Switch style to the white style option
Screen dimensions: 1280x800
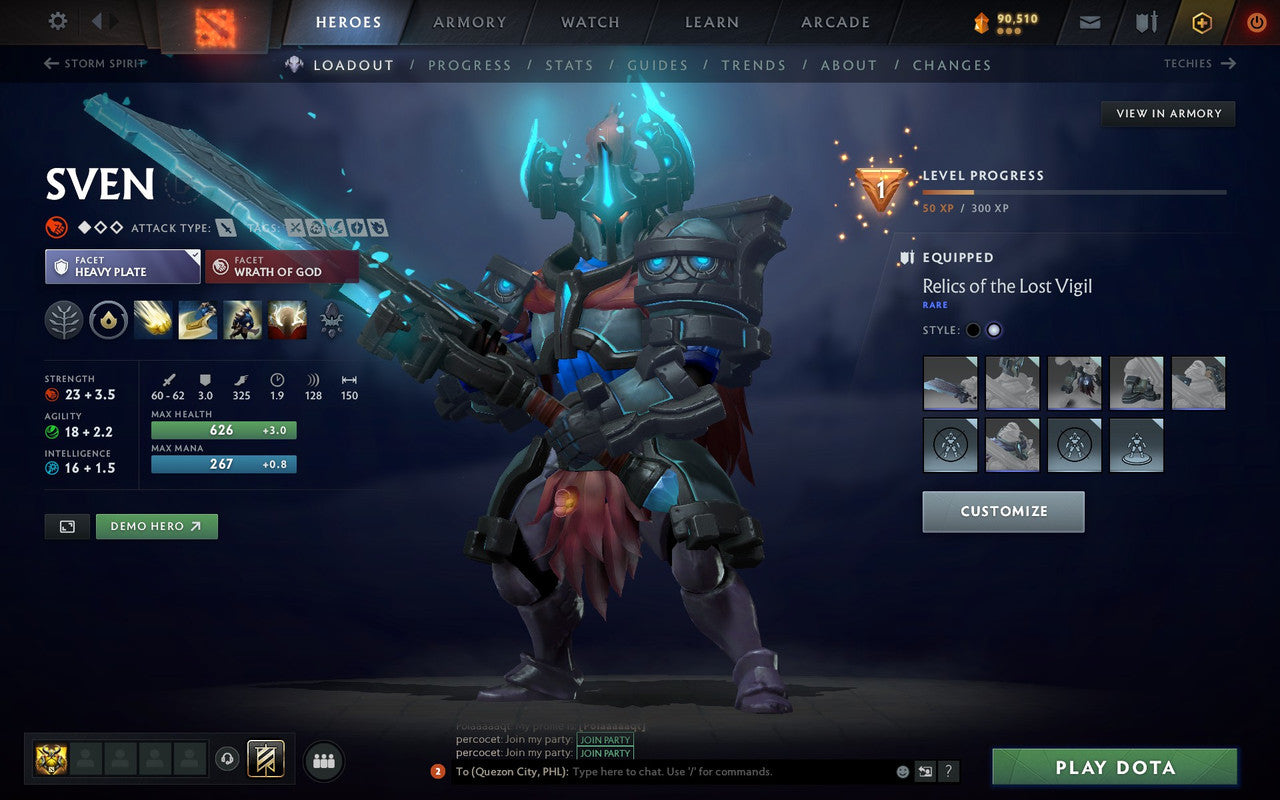pos(995,330)
